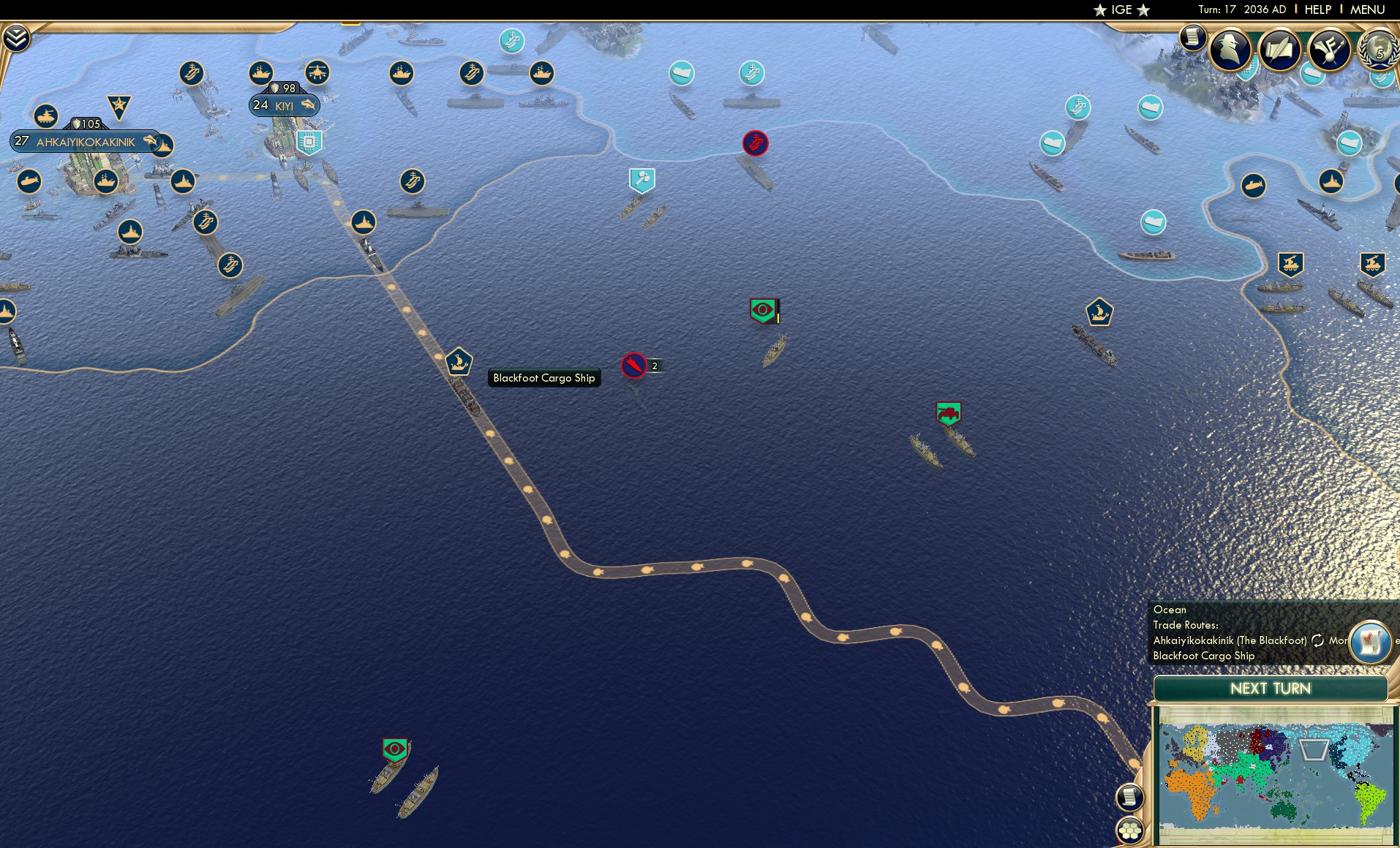The height and width of the screenshot is (848, 1400).
Task: Click the social policy scroll with red check
Action: [1369, 642]
